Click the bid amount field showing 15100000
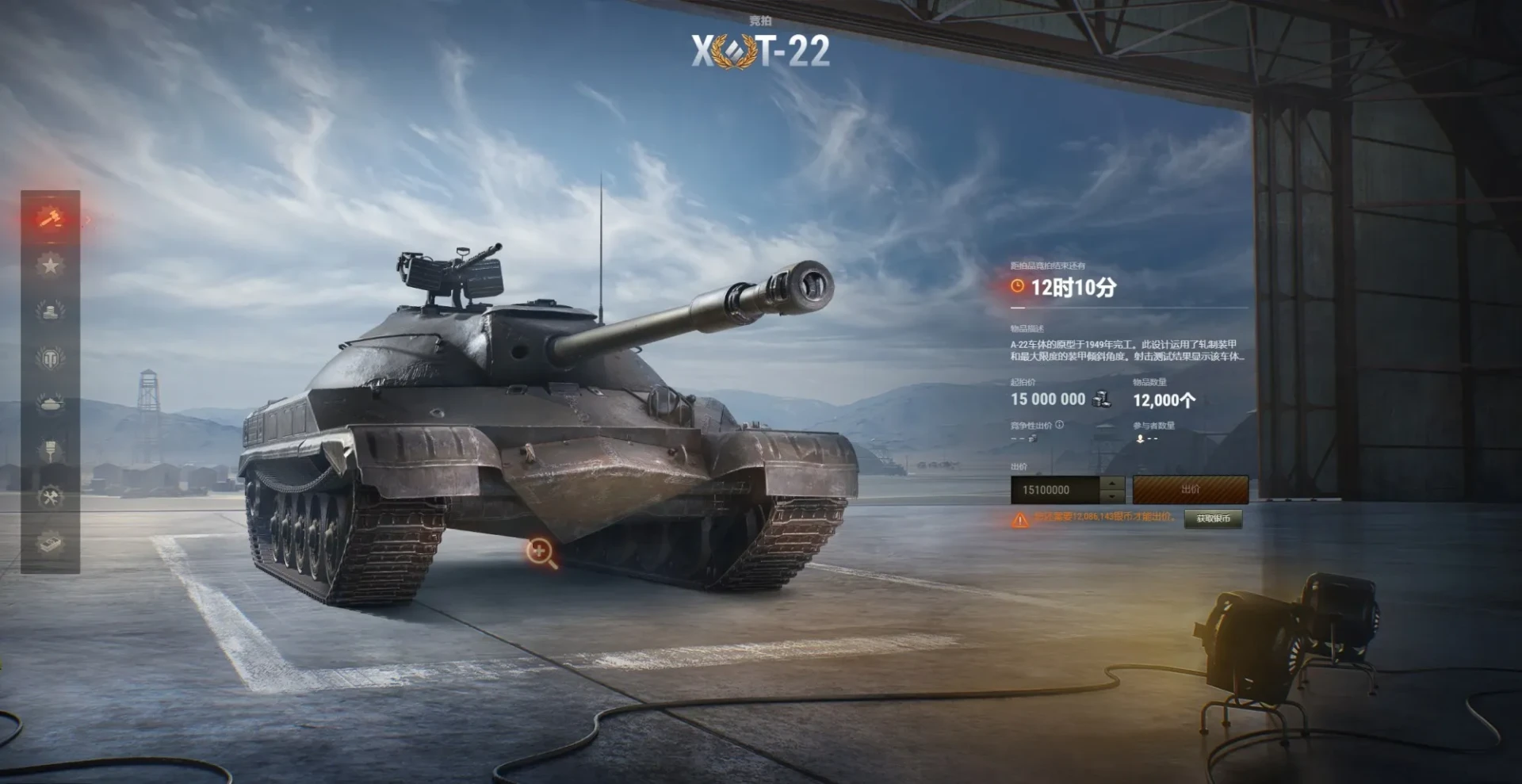The height and width of the screenshot is (784, 1522). coord(1054,490)
